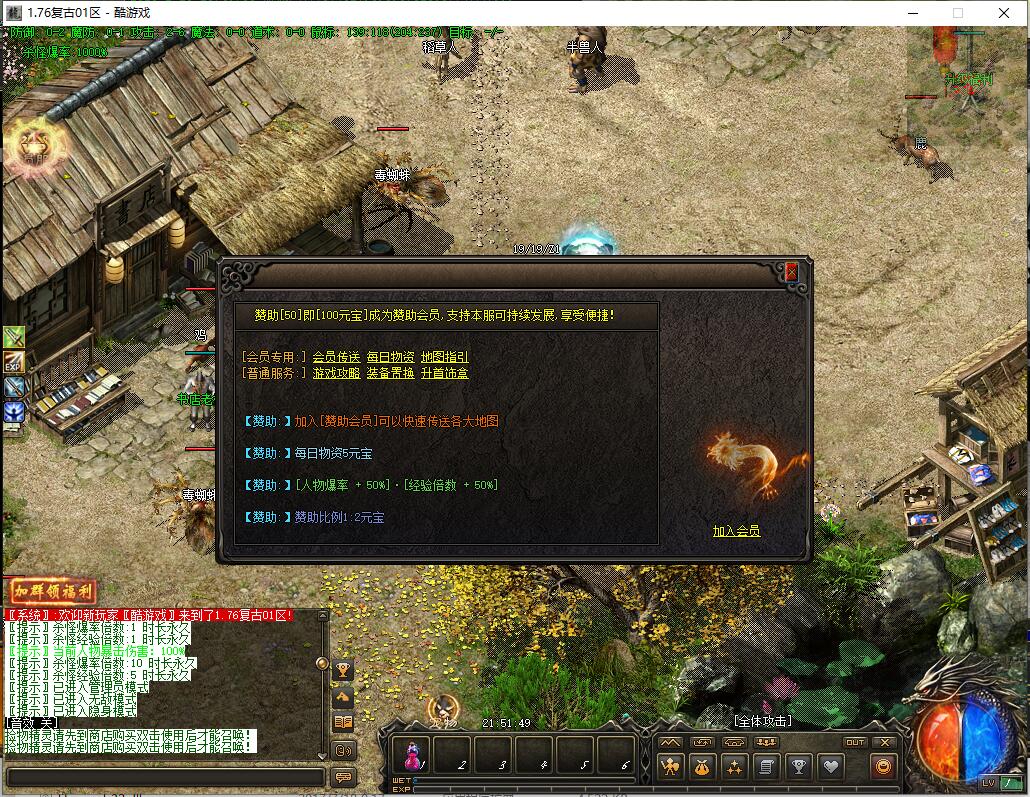1030x797 pixels.
Task: Click the OUT logout button
Action: coord(854,743)
